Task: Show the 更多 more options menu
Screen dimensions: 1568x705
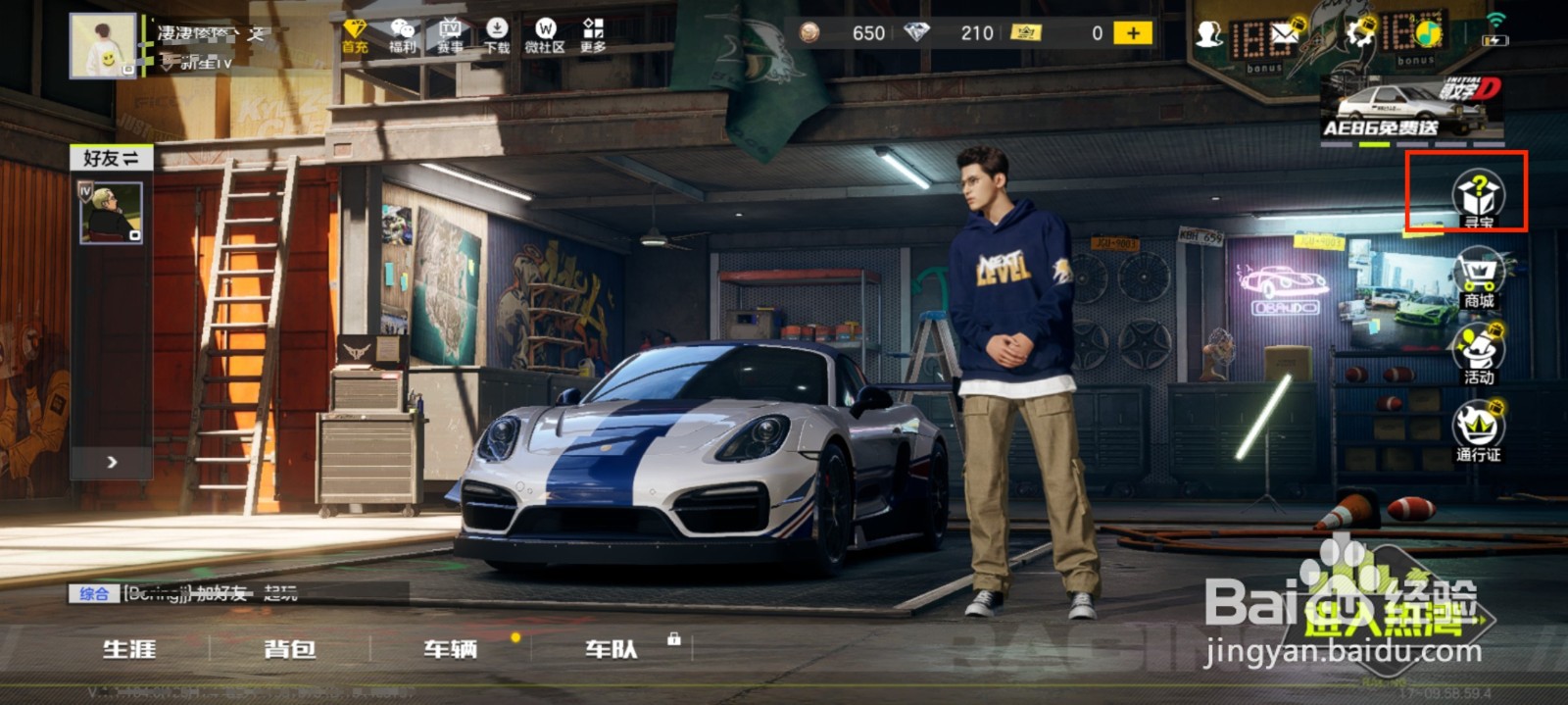Action: tap(593, 35)
